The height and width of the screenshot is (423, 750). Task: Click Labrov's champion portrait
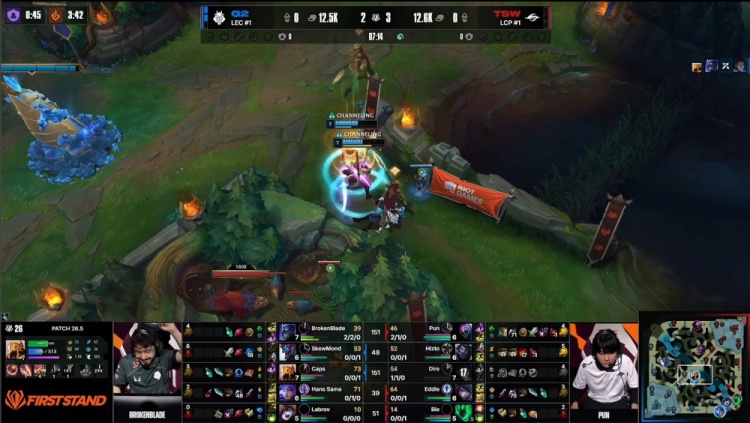tap(288, 411)
